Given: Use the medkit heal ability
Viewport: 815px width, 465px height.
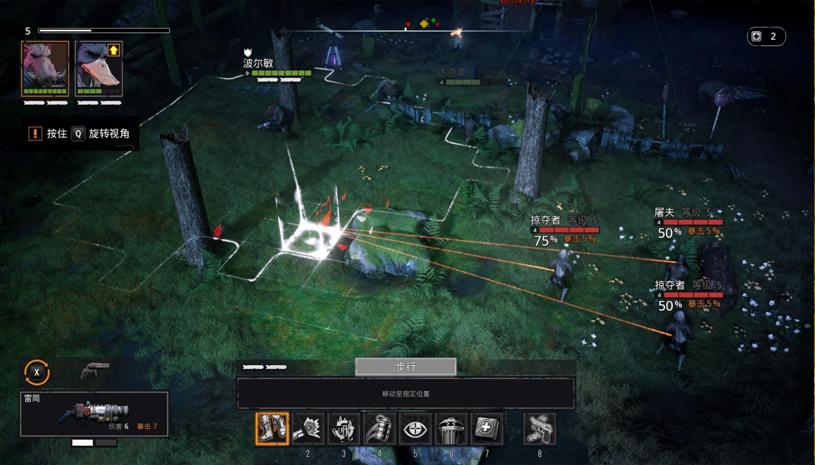Looking at the screenshot, I should (487, 428).
